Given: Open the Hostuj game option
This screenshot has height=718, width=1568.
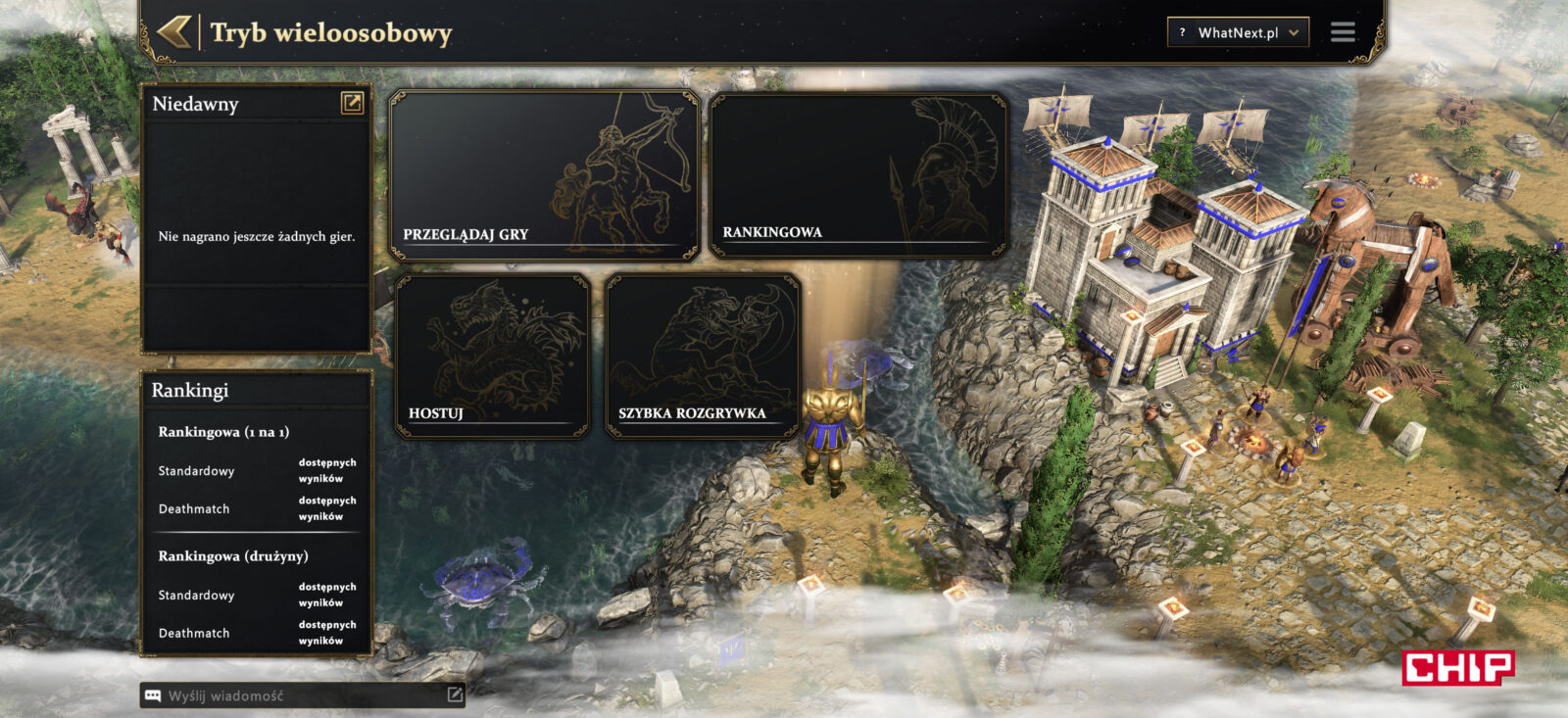Looking at the screenshot, I should pyautogui.click(x=492, y=357).
